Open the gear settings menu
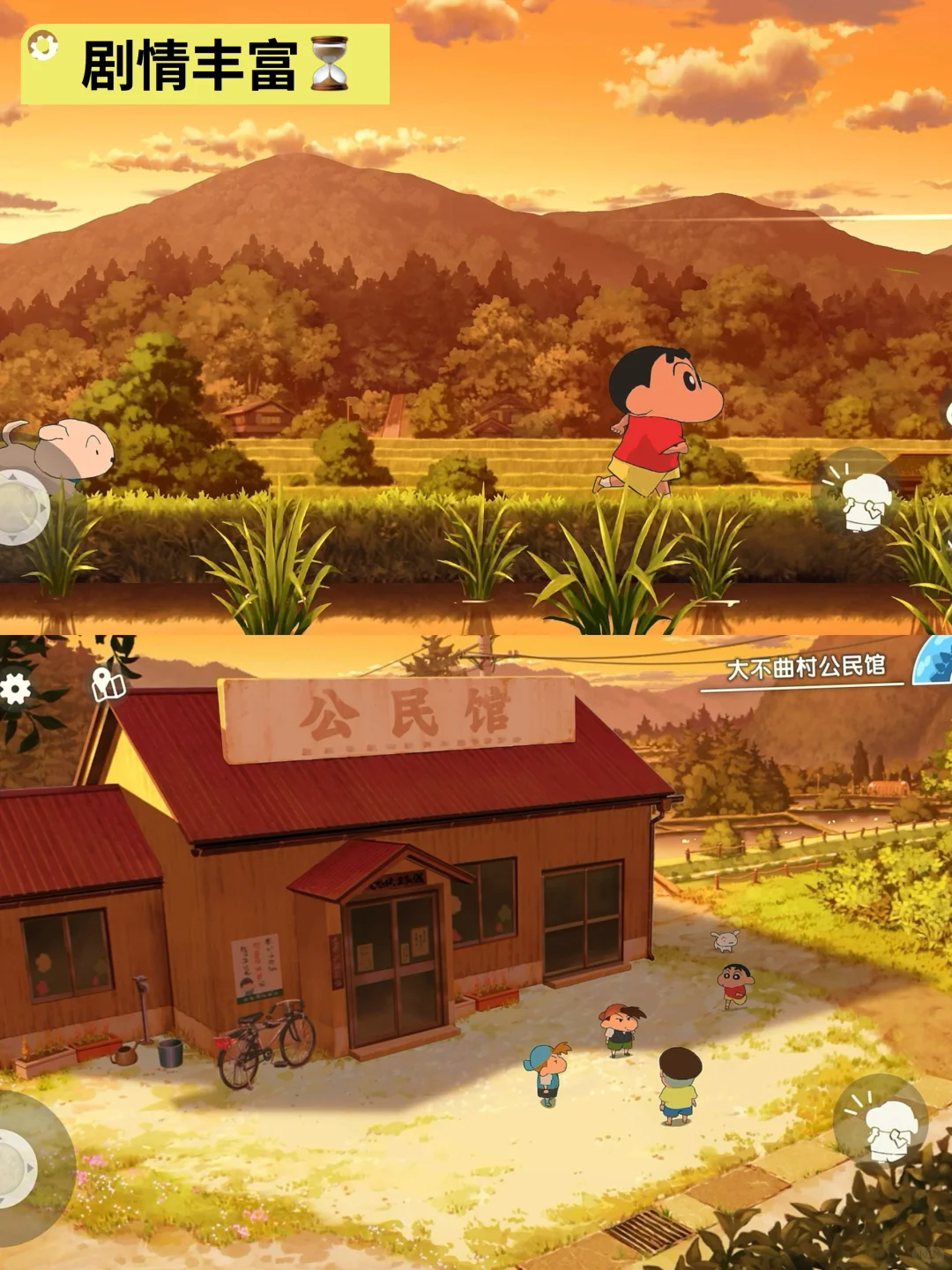 pos(14,689)
